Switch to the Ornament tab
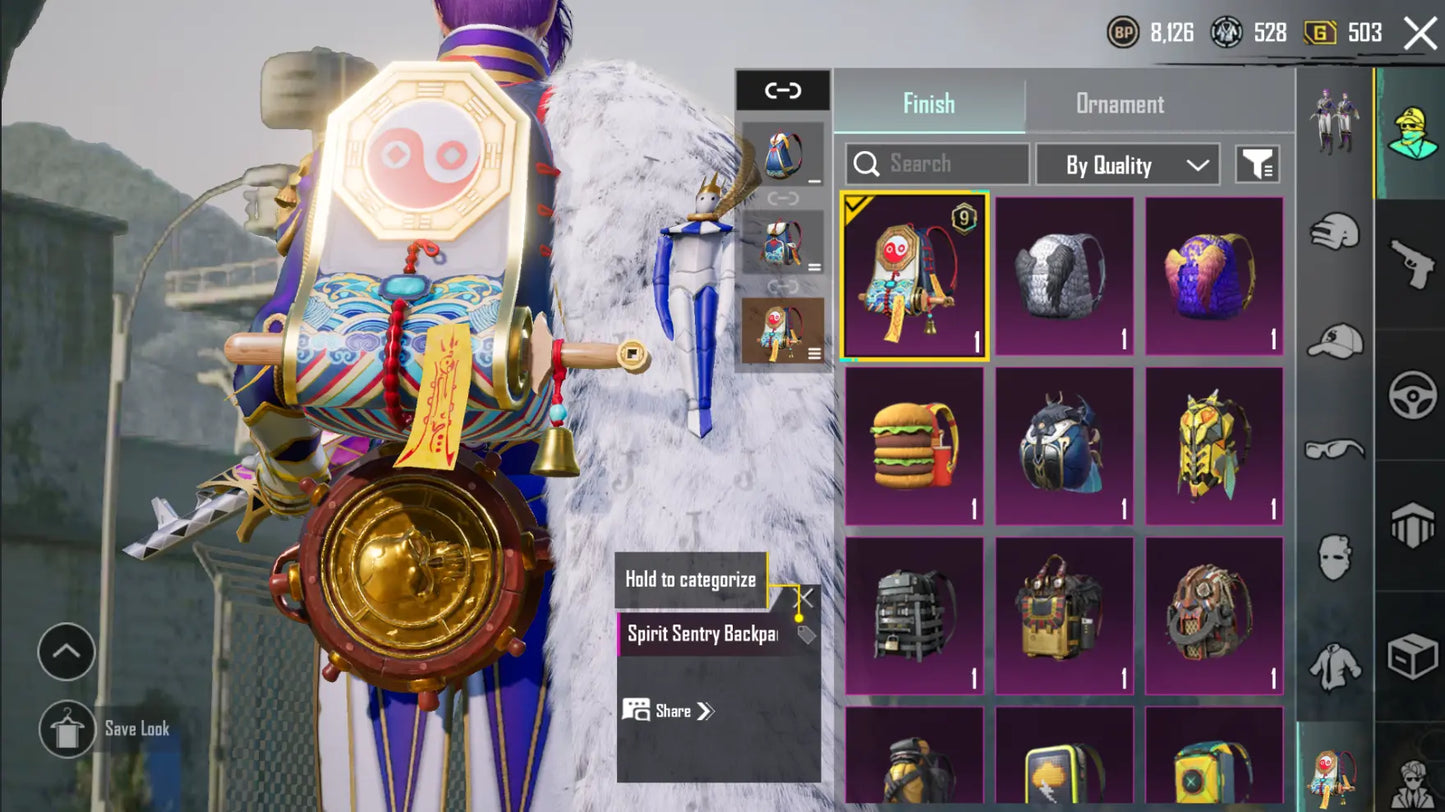 [1119, 104]
